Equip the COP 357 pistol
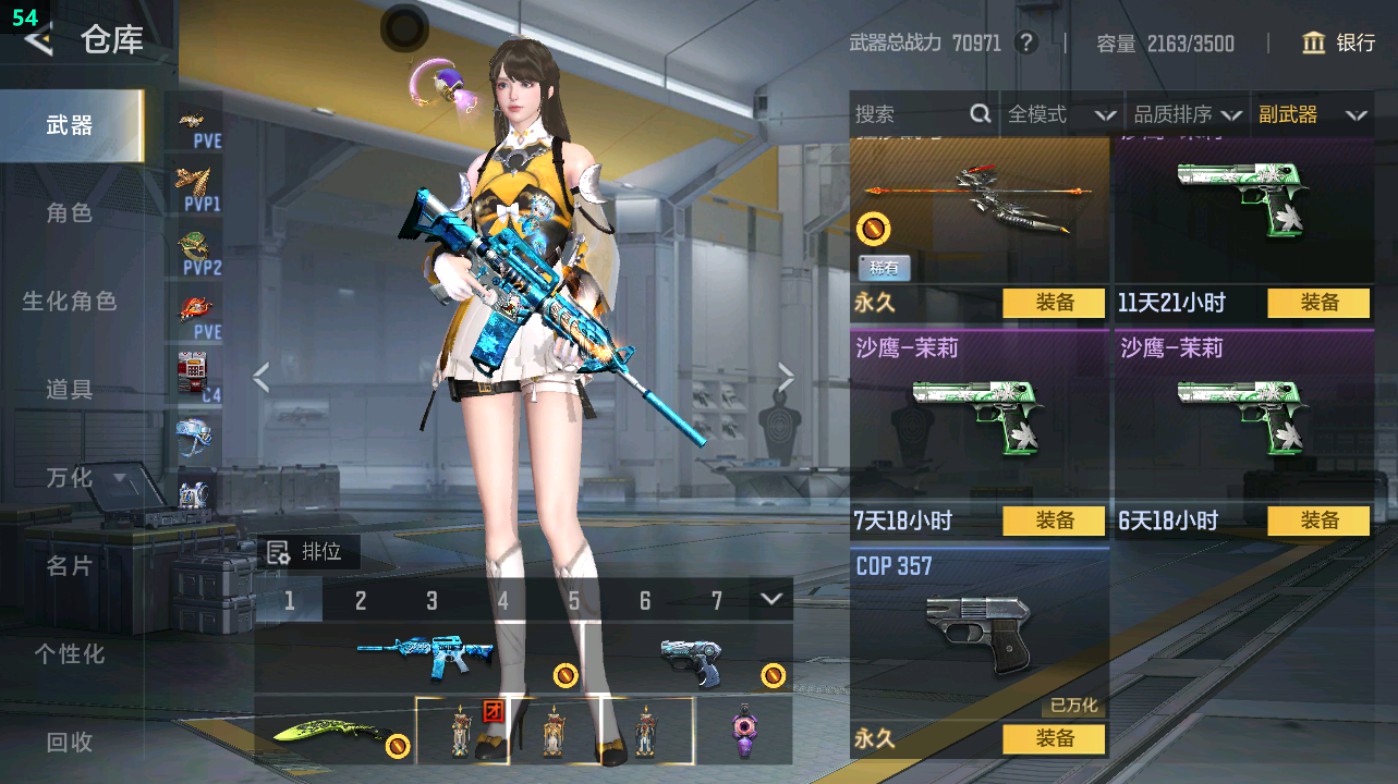Screen dimensions: 1398x784 click(1057, 738)
